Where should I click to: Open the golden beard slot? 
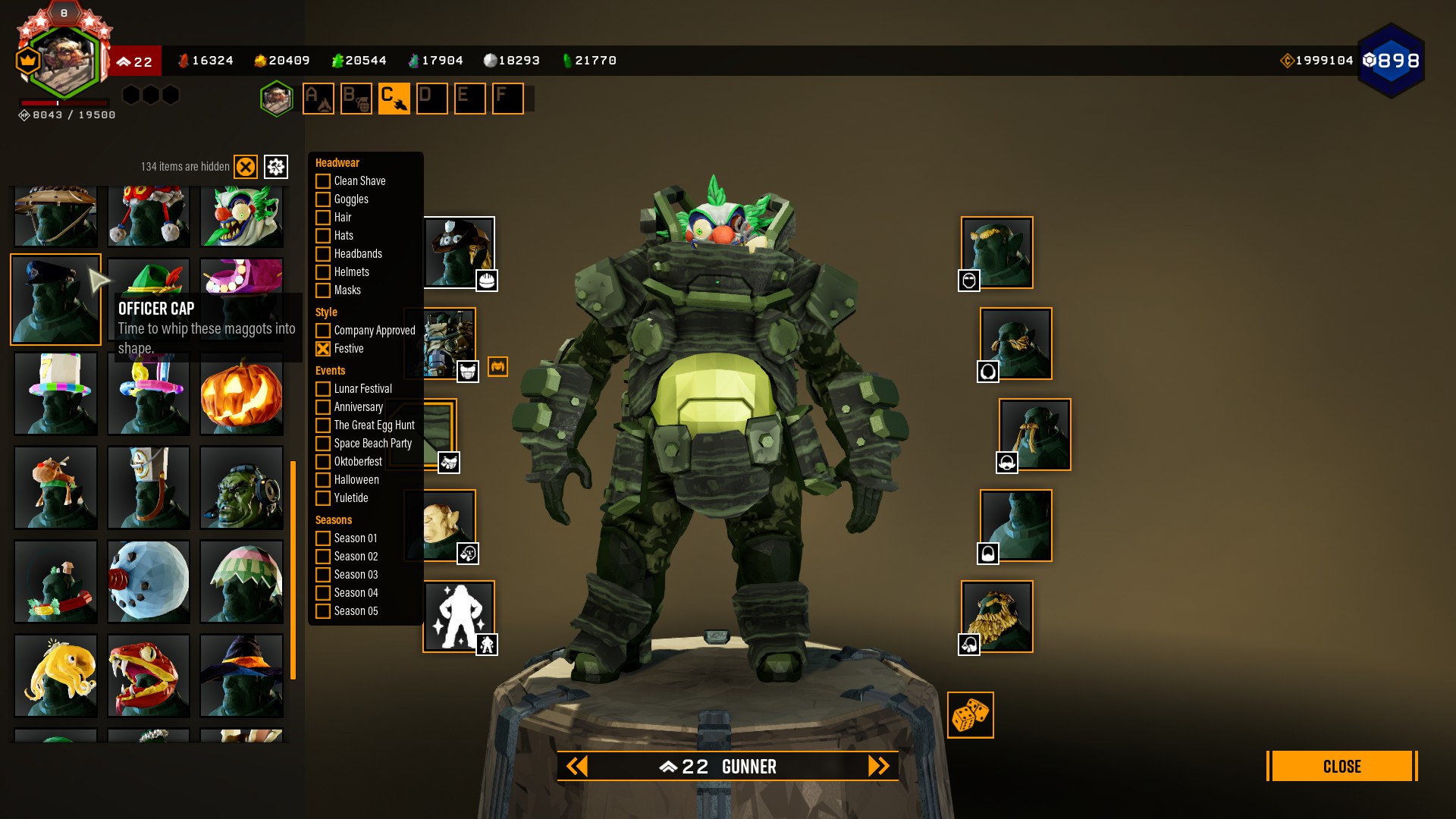(996, 617)
